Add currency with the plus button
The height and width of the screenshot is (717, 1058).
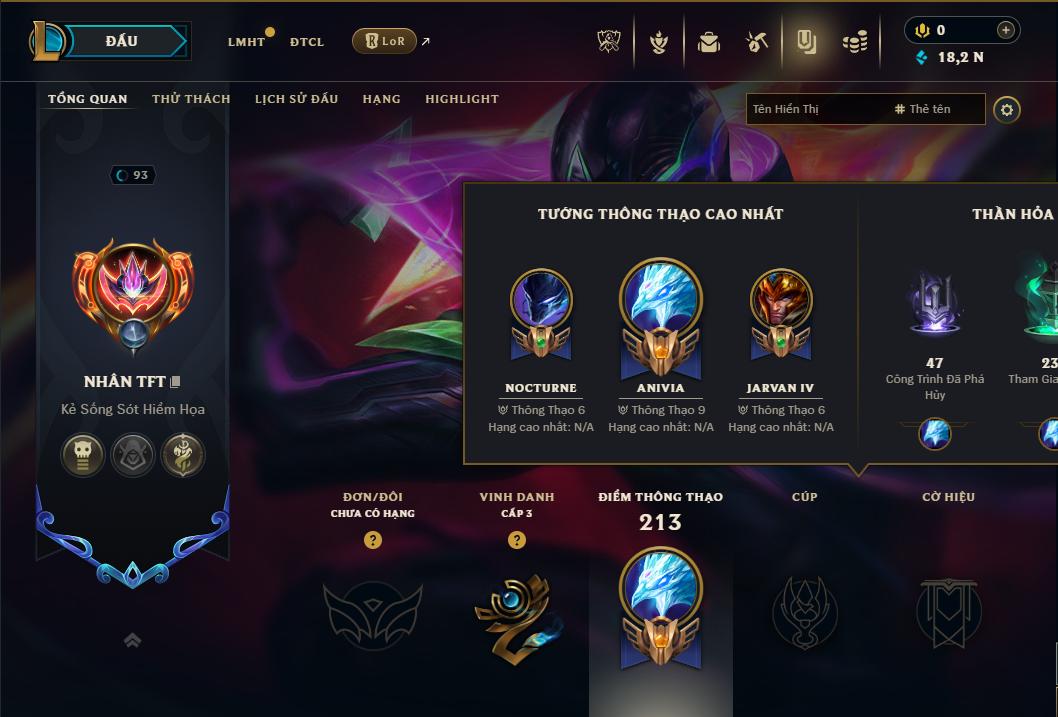[1006, 30]
